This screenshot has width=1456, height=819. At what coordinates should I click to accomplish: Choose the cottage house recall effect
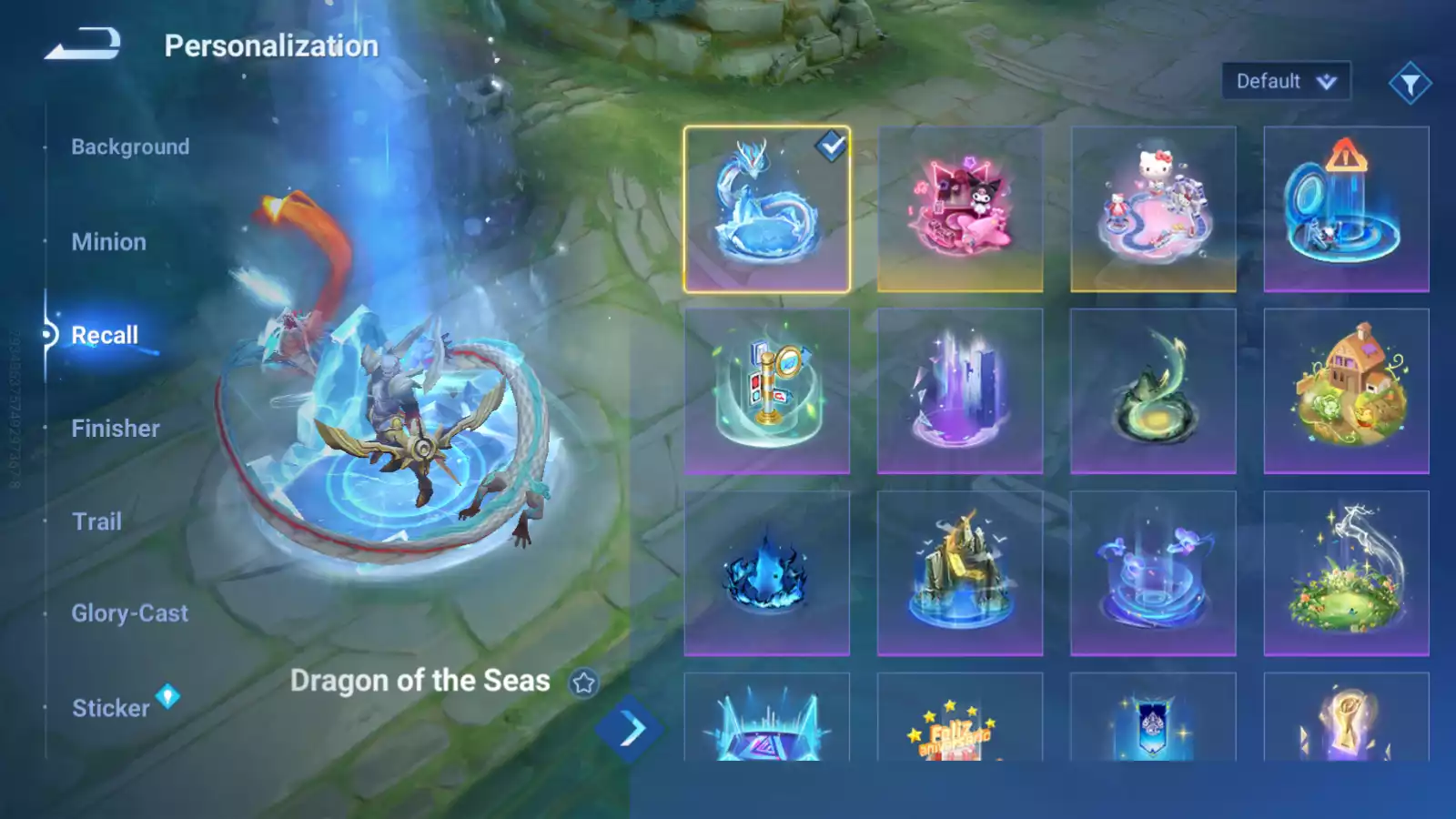point(1346,391)
